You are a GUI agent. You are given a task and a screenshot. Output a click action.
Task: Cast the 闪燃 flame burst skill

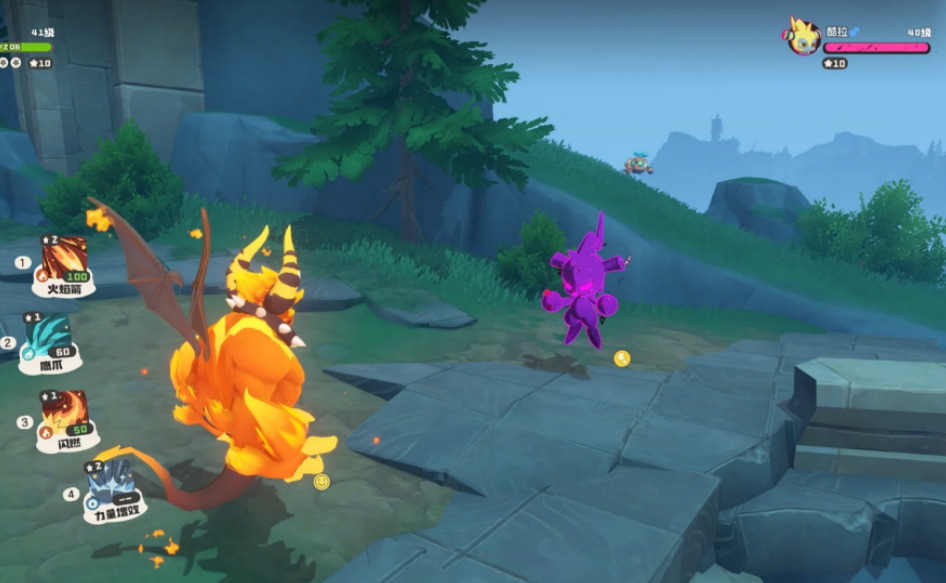pyautogui.click(x=64, y=414)
